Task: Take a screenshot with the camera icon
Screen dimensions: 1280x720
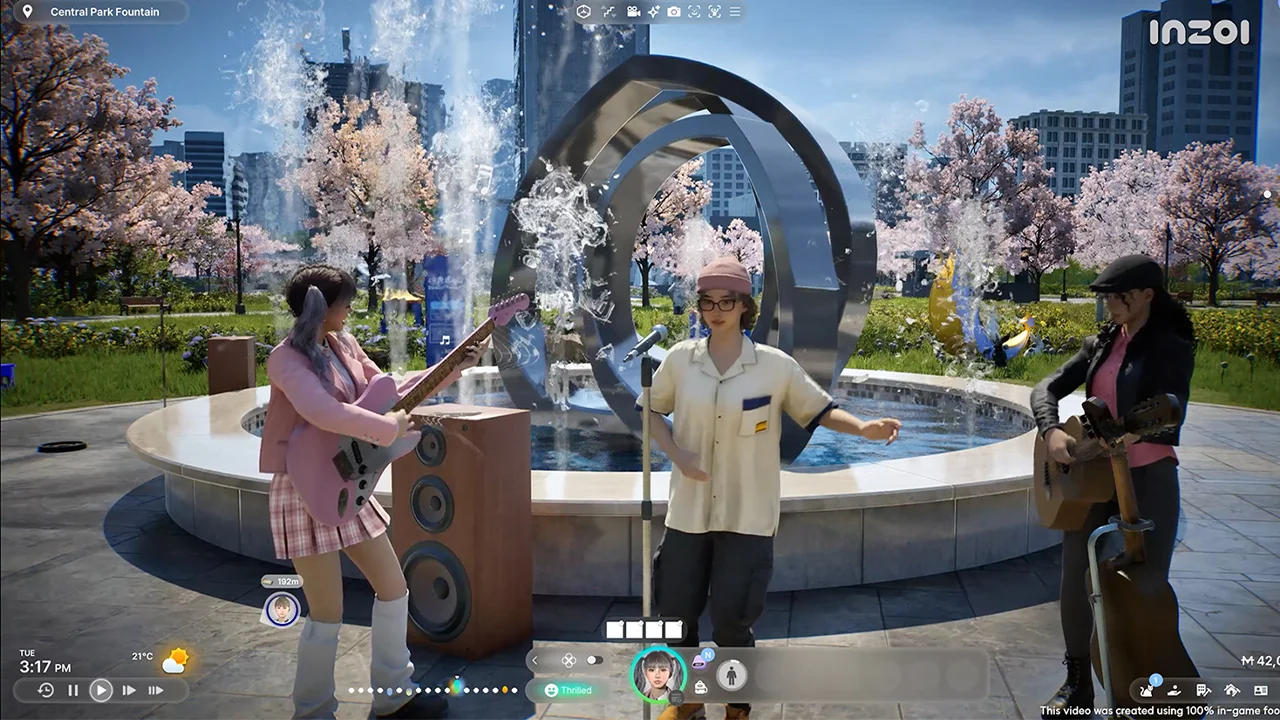Action: point(673,11)
